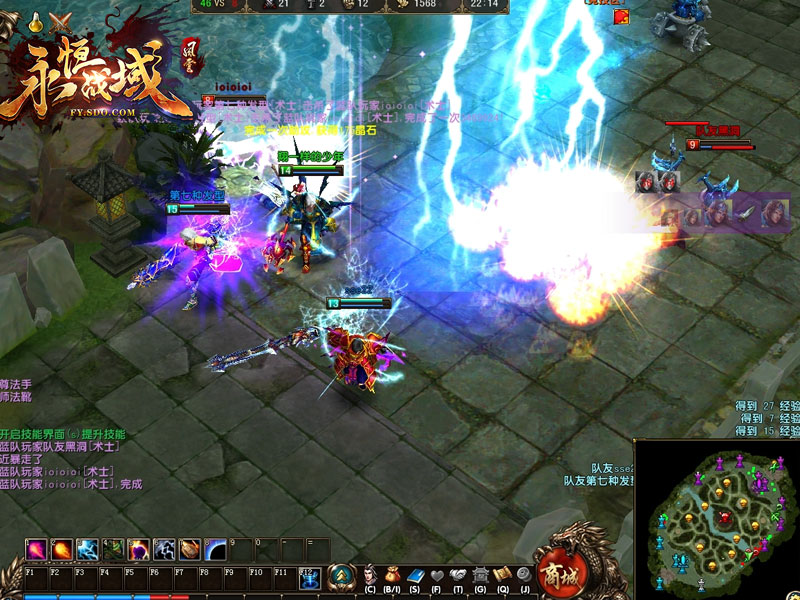
Task: Open the handshake team icon (T)
Action: [x=457, y=574]
